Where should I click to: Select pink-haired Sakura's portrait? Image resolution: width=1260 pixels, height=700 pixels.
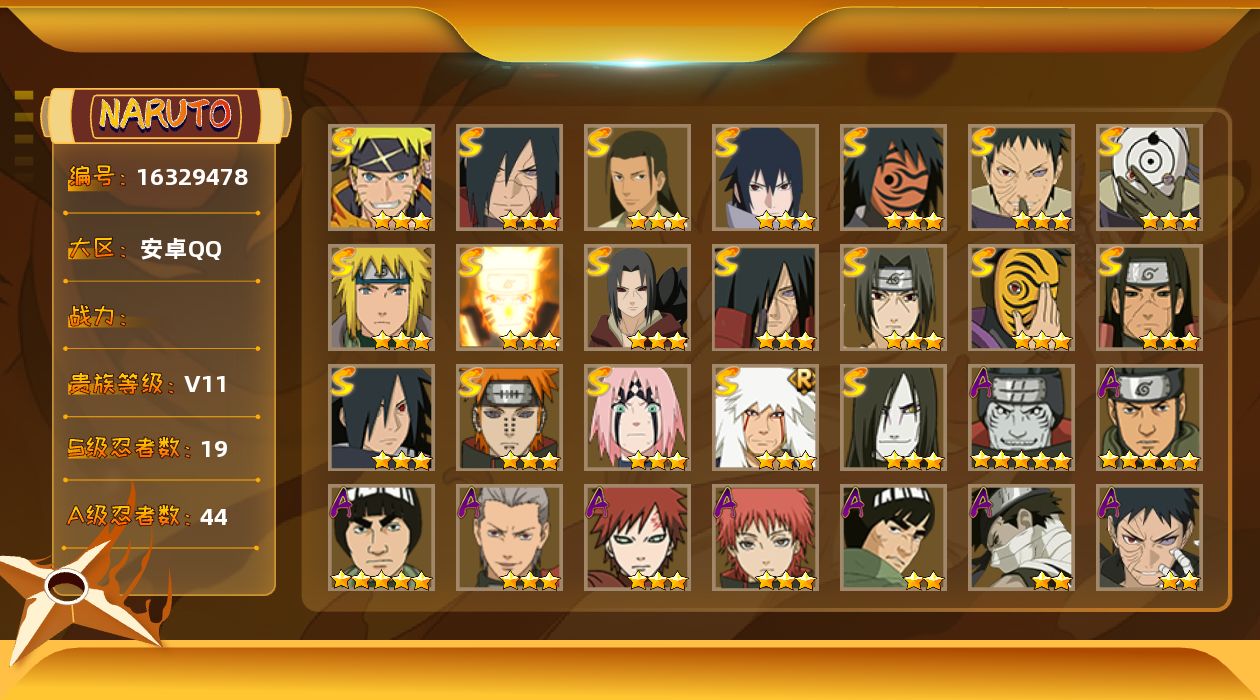637,418
